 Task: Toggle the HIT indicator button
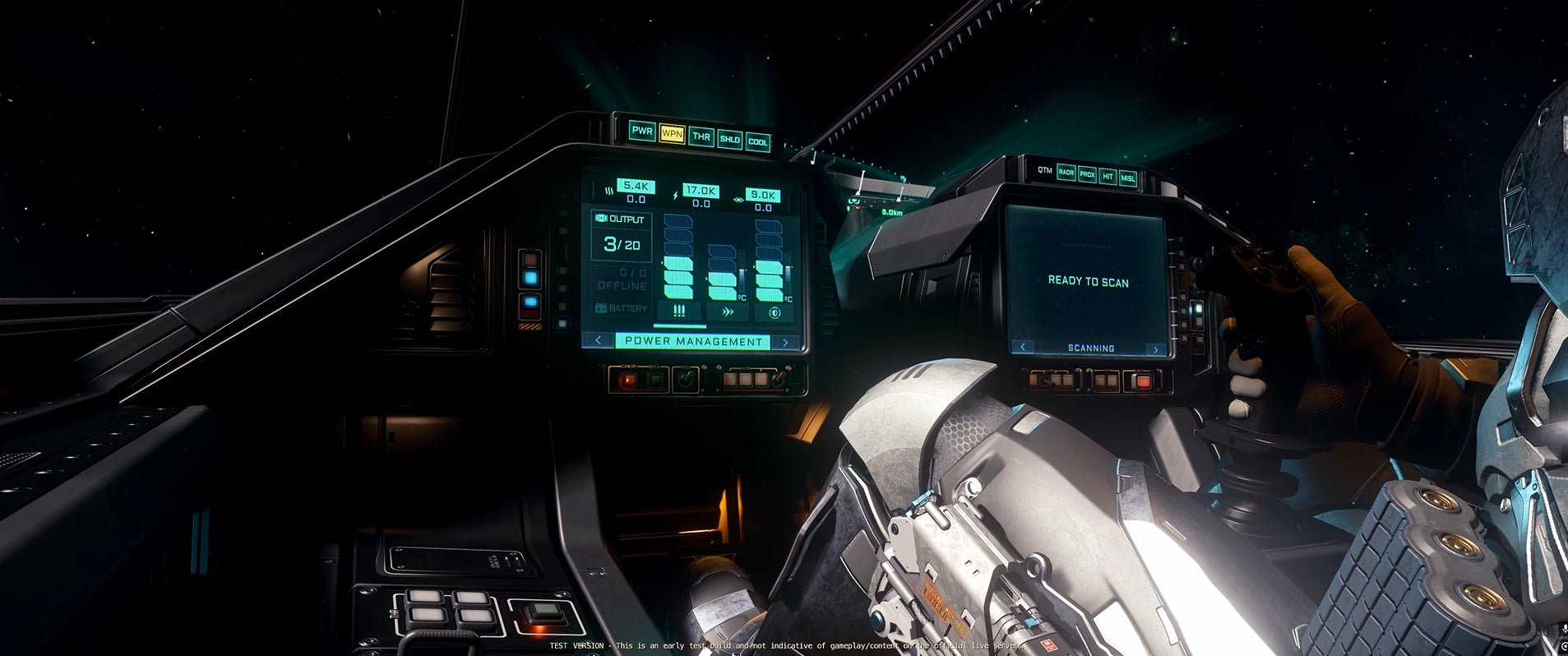point(1108,176)
